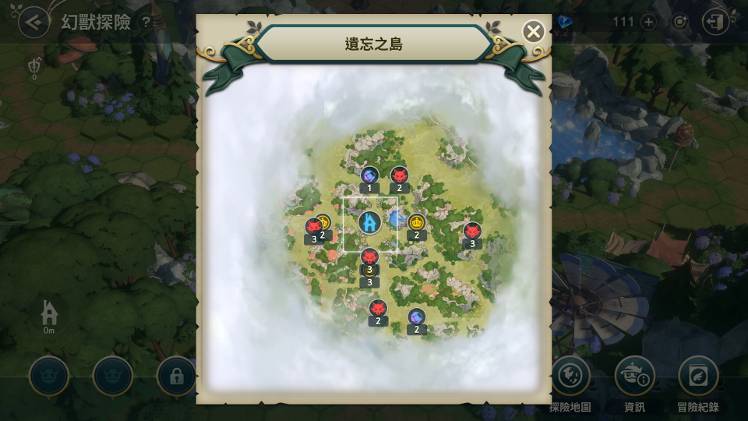748x421 pixels.
Task: Select the purple swirl marker labeled 1
Action: click(369, 175)
